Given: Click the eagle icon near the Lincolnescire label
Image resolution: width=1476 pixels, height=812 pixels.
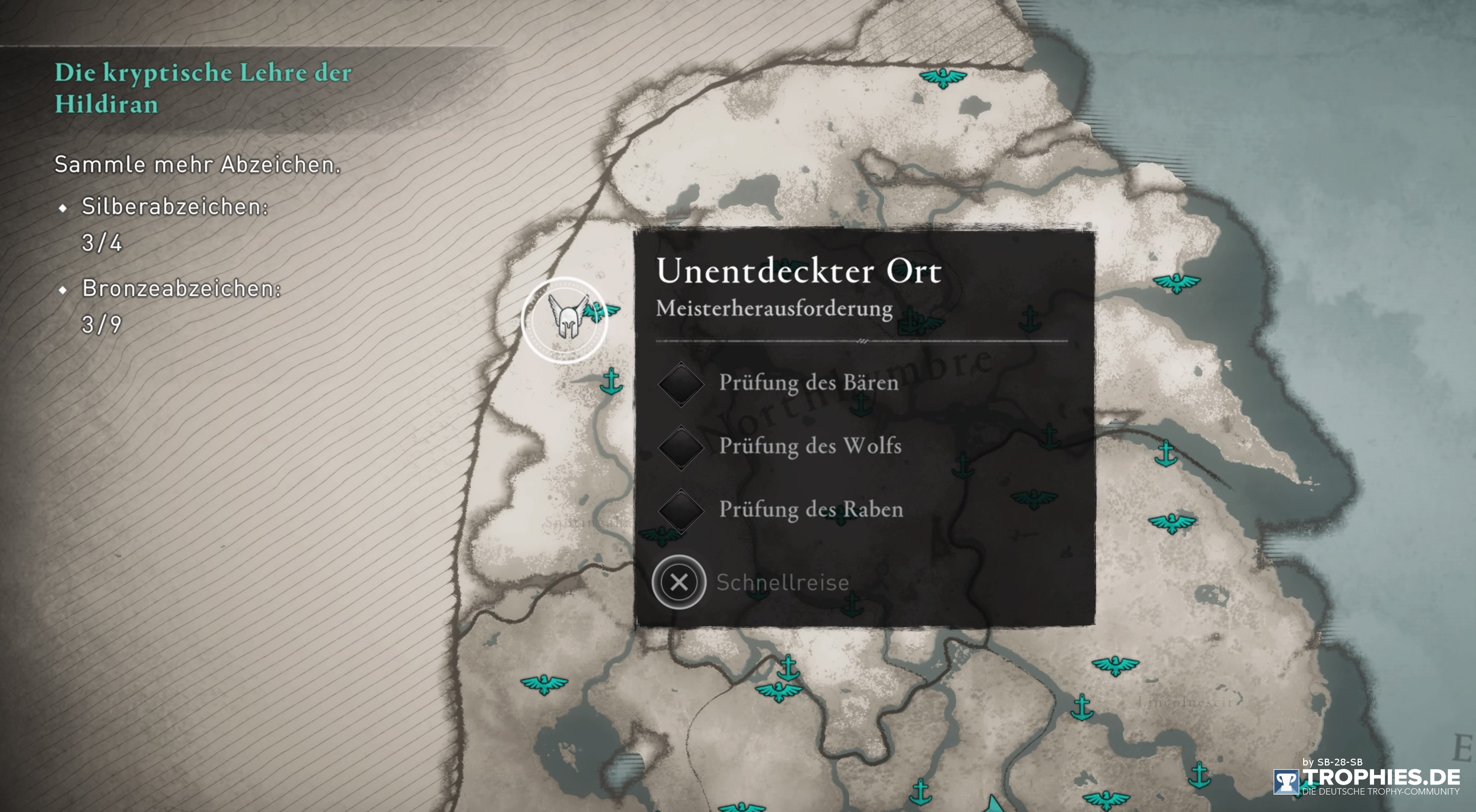Looking at the screenshot, I should click(x=1115, y=666).
